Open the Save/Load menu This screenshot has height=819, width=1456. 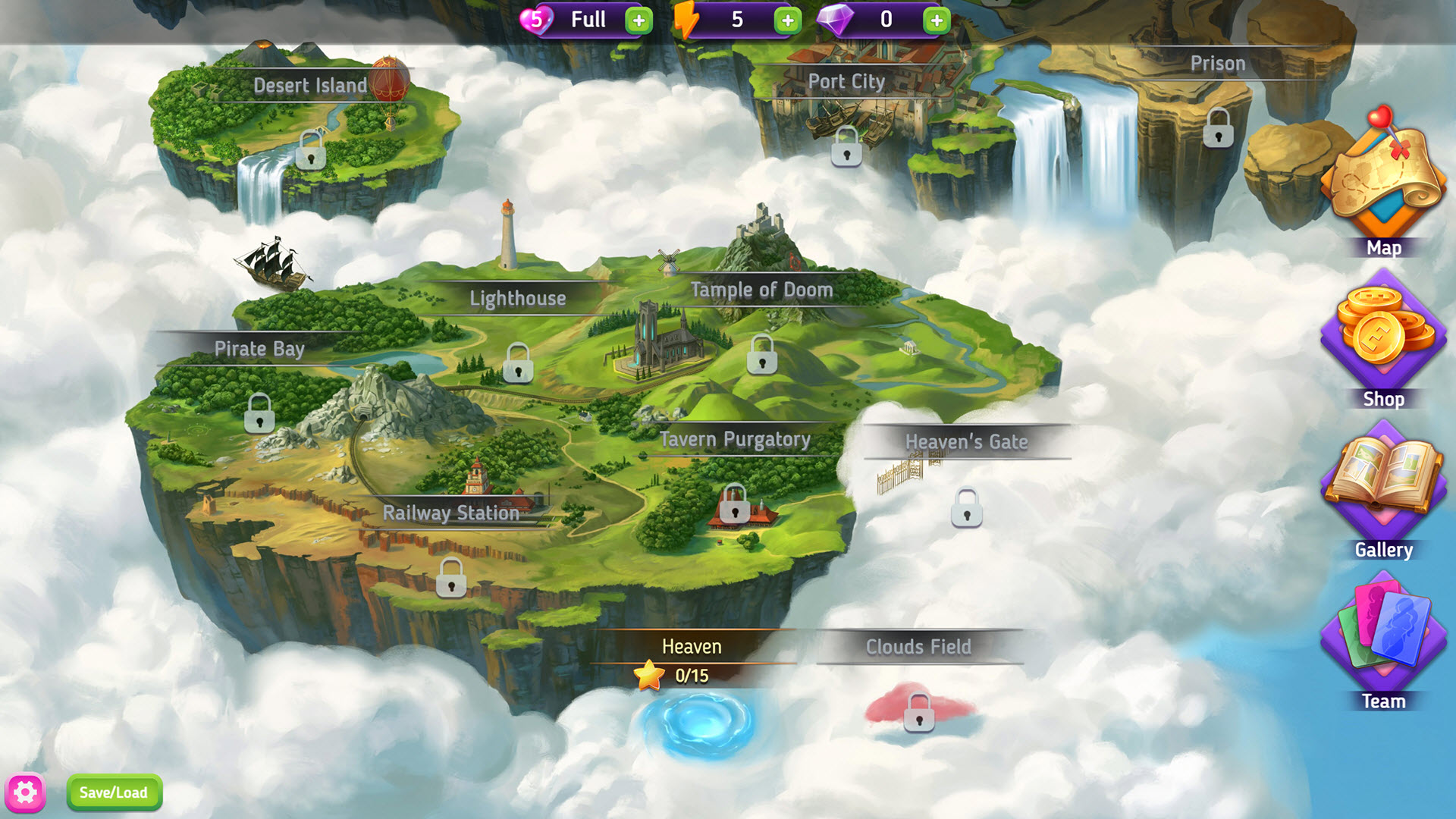(114, 792)
